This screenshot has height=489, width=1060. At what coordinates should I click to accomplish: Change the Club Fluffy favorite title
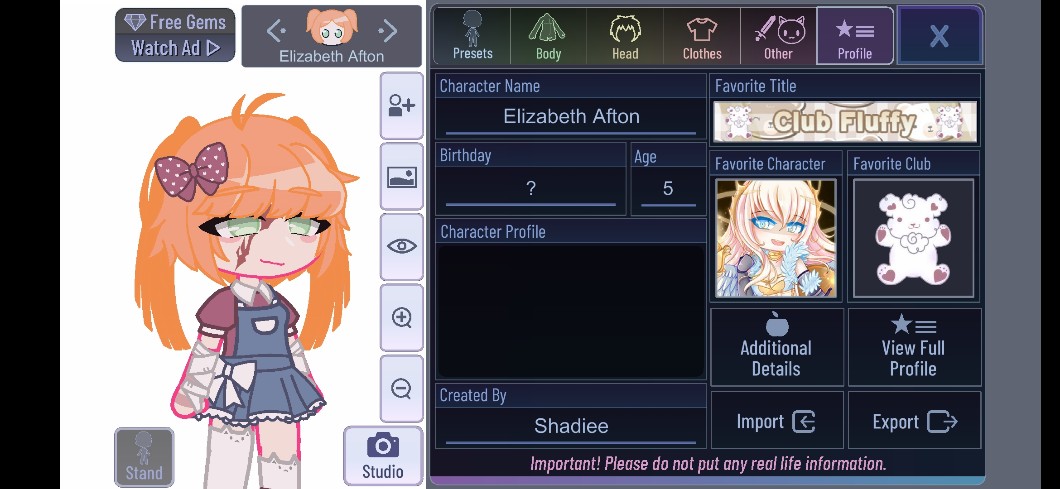coord(845,122)
